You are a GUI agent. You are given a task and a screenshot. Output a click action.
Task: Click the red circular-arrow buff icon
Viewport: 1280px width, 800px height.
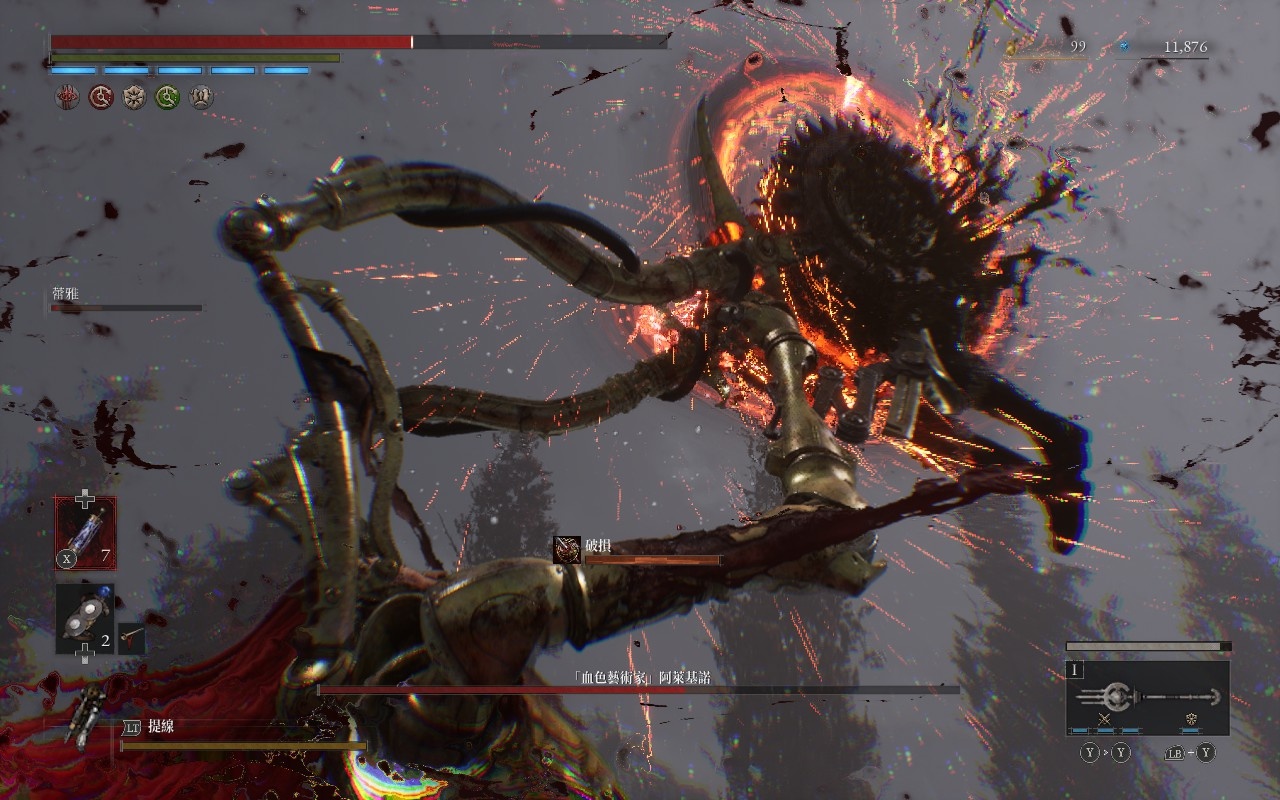tap(101, 97)
